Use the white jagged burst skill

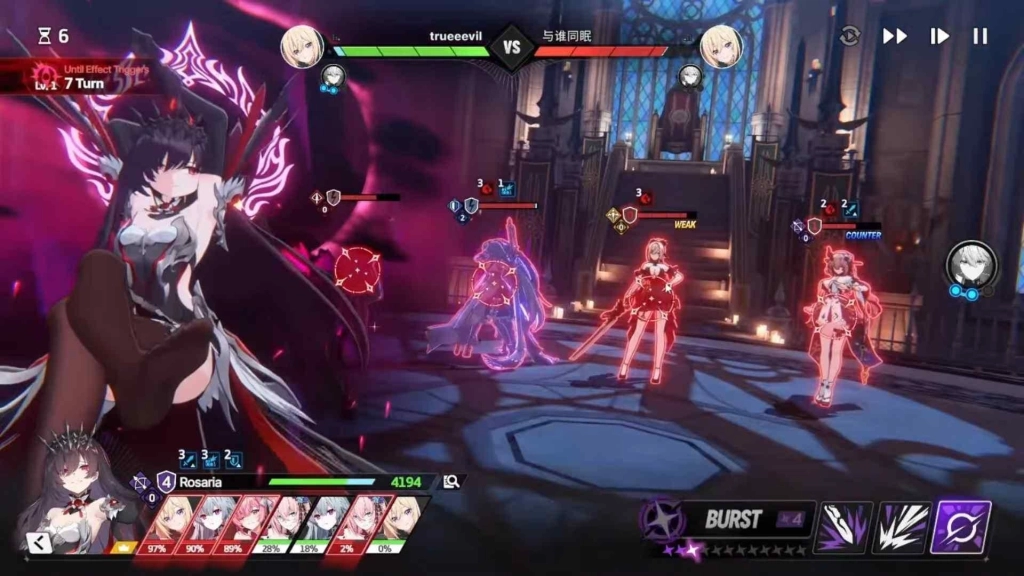pos(902,526)
